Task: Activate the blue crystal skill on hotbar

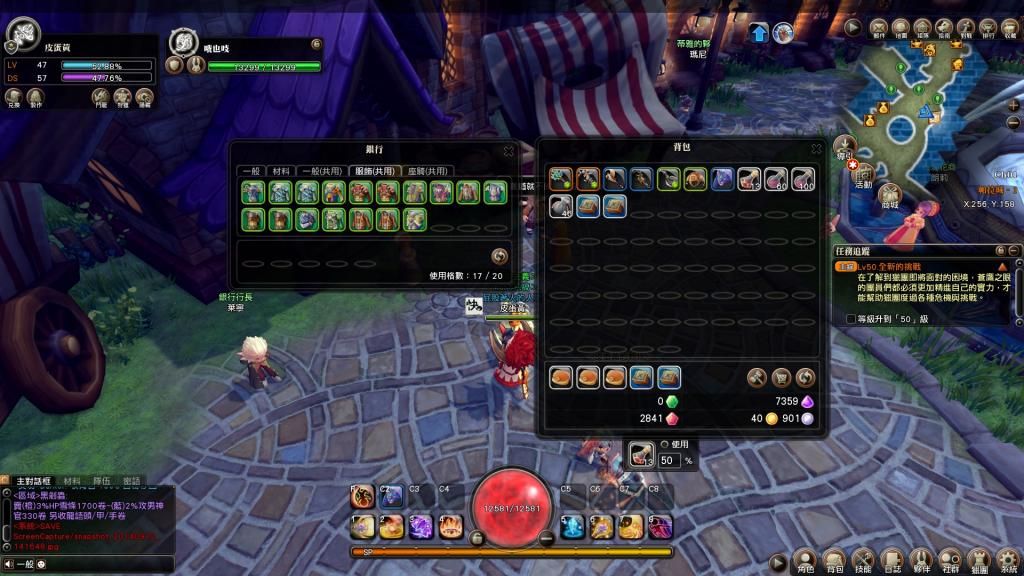Action: coord(572,526)
